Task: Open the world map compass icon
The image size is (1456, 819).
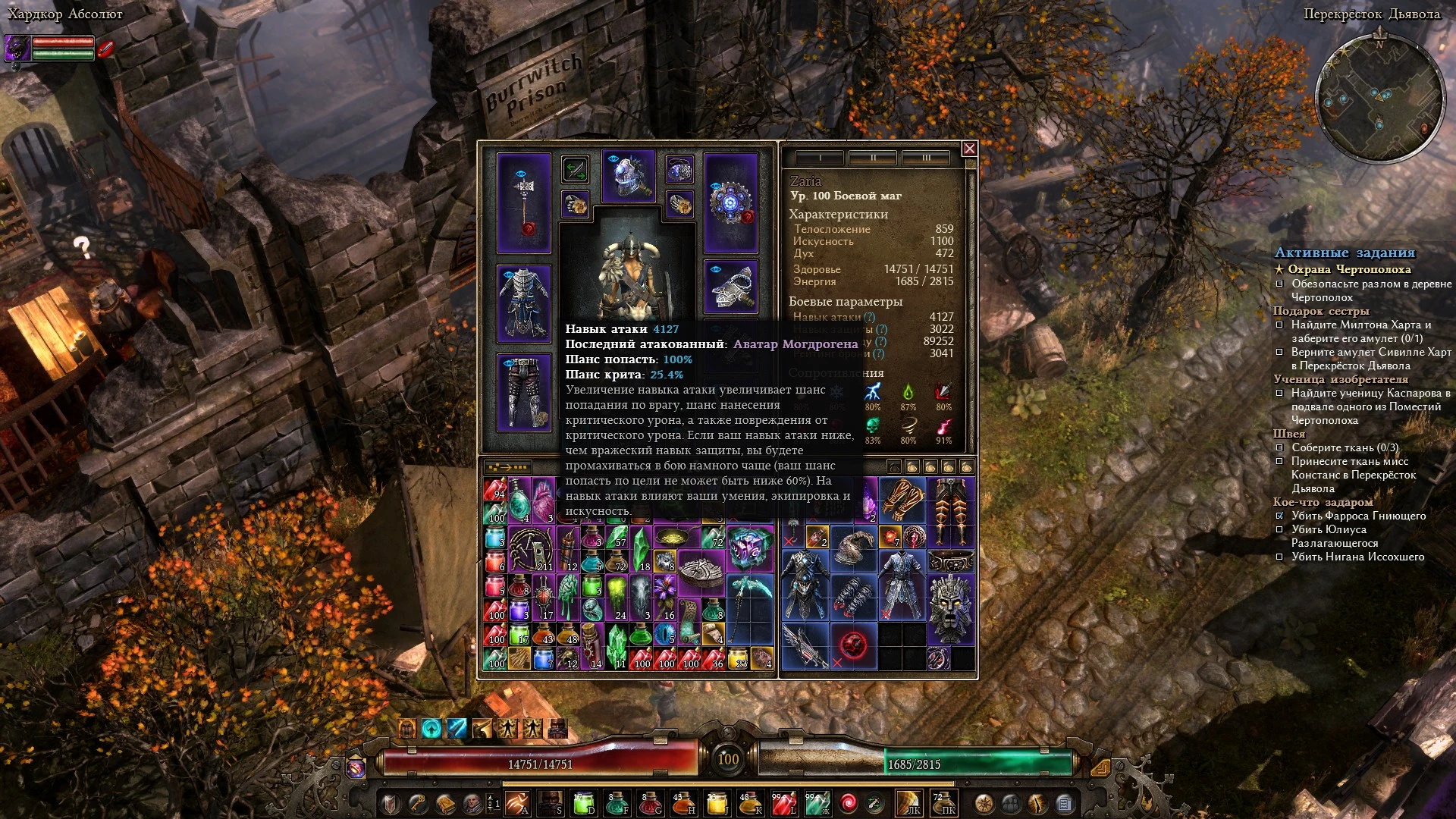Action: (985, 802)
